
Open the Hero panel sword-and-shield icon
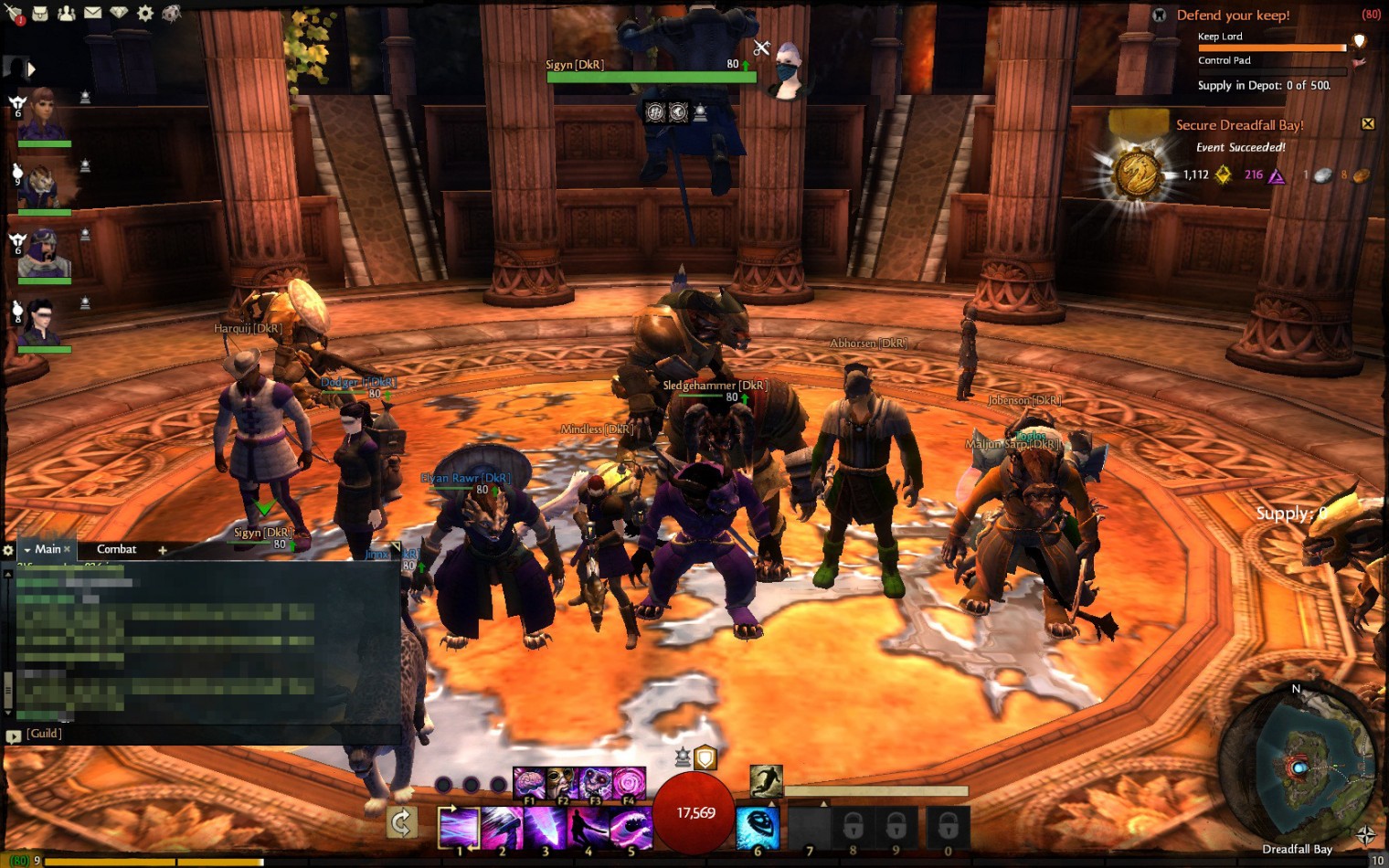tap(13, 13)
